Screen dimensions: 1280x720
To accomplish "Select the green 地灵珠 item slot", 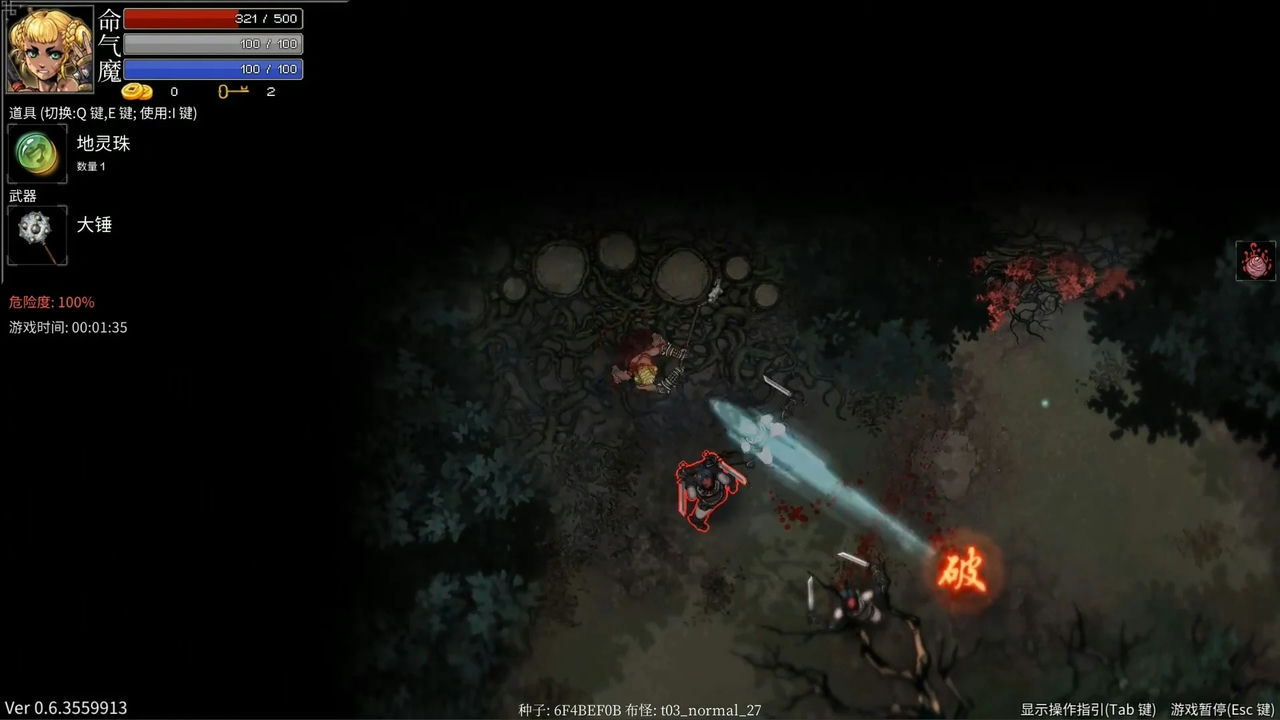I will pos(37,153).
